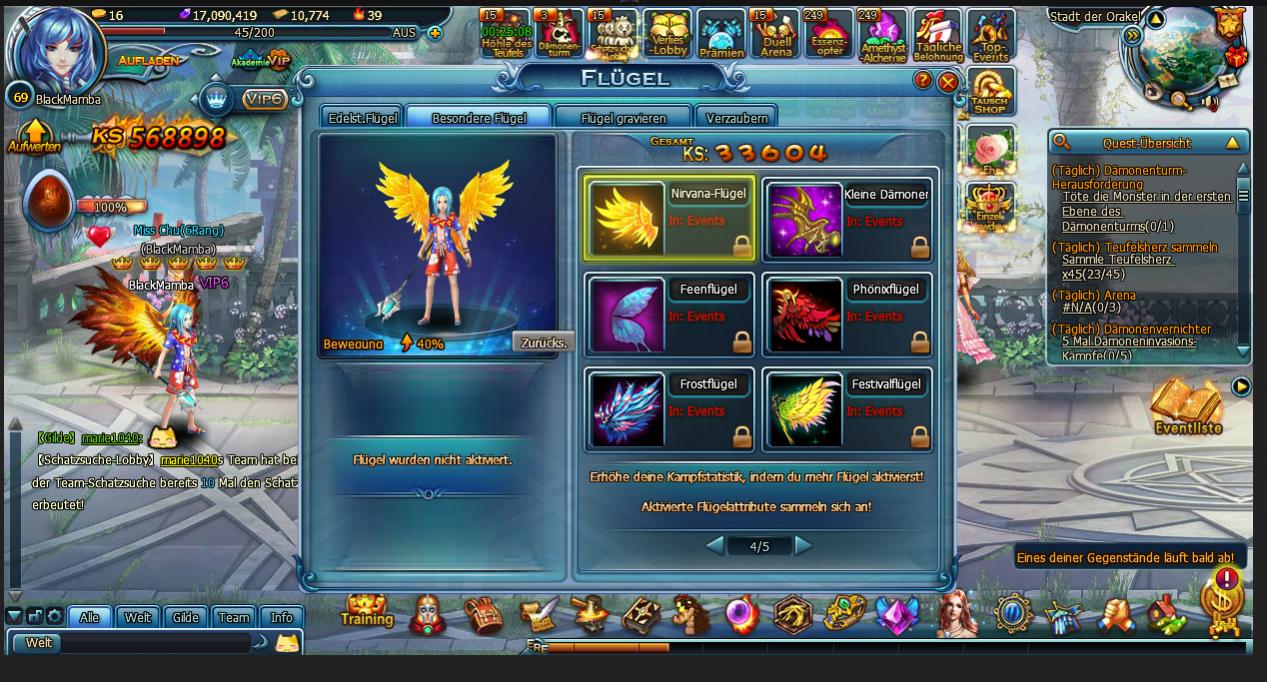Viewport: 1267px width, 682px height.
Task: Click the Zurücks. button
Action: coord(544,342)
